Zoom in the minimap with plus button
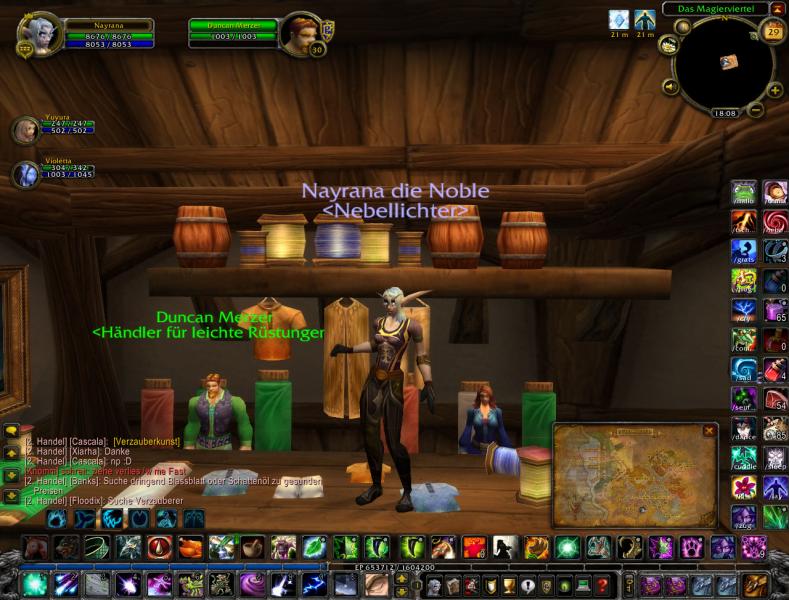 pyautogui.click(x=773, y=88)
